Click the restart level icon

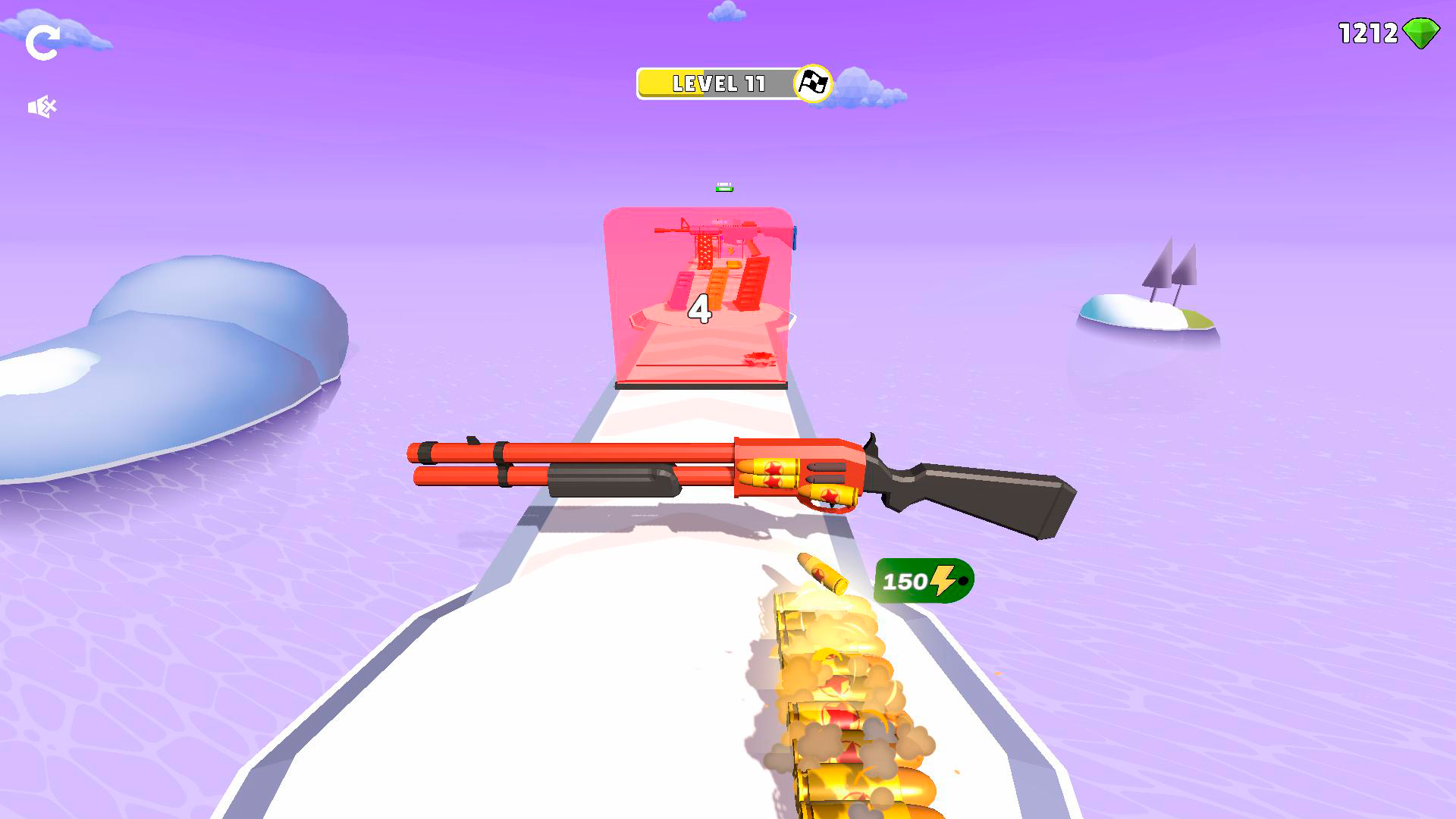click(x=43, y=42)
